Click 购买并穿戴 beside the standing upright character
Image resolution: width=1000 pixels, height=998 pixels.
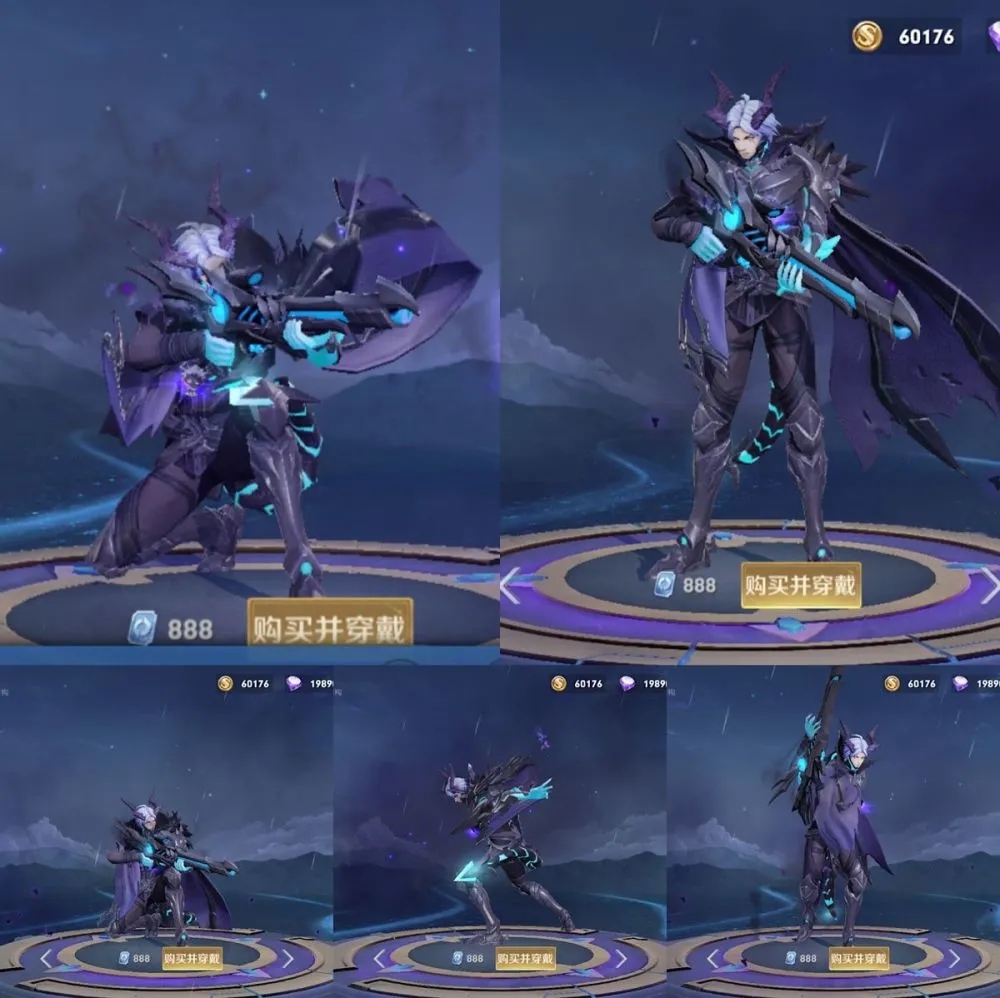point(800,585)
